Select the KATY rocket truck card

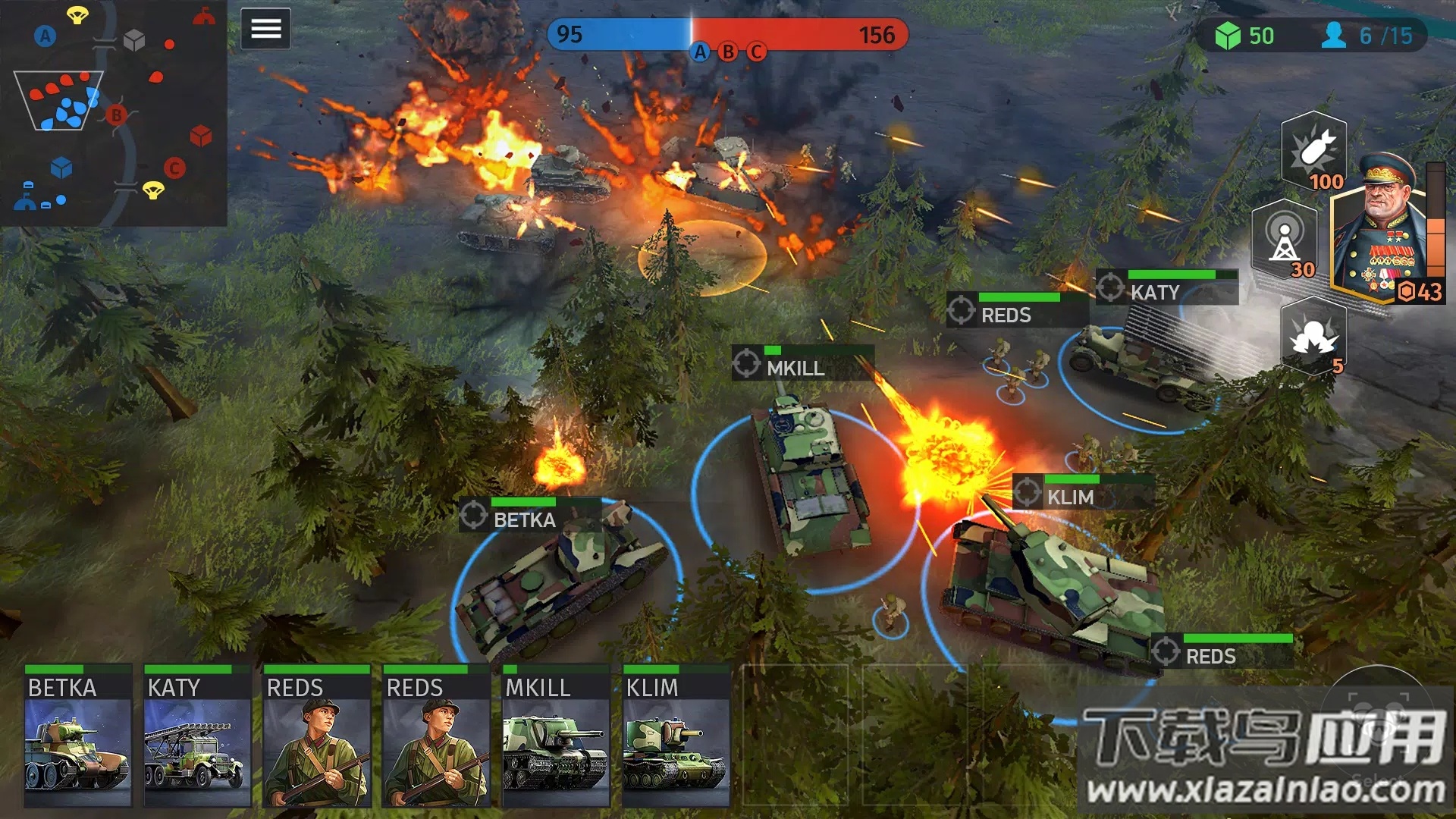[197, 736]
